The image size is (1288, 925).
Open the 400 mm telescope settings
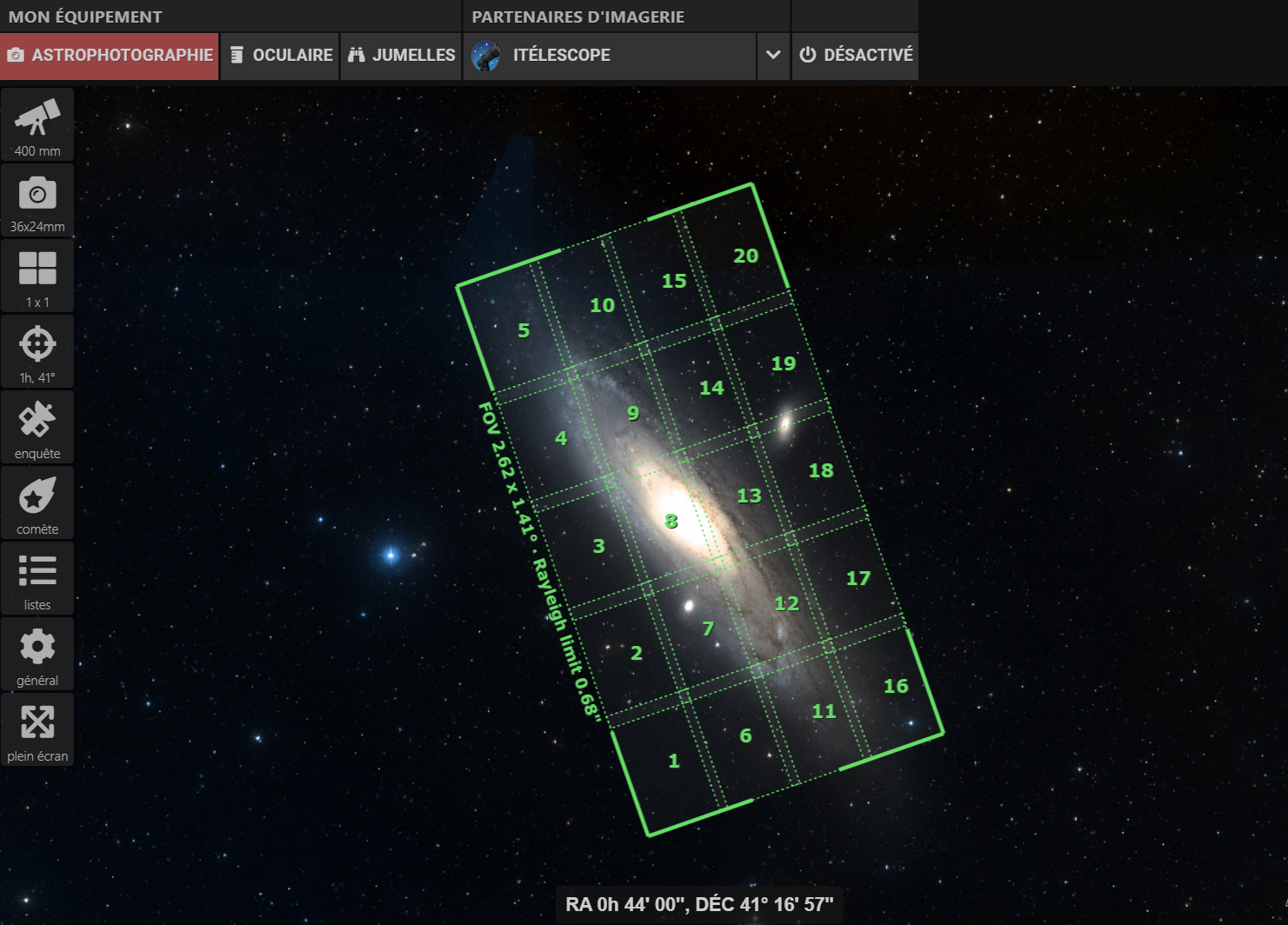(37, 124)
